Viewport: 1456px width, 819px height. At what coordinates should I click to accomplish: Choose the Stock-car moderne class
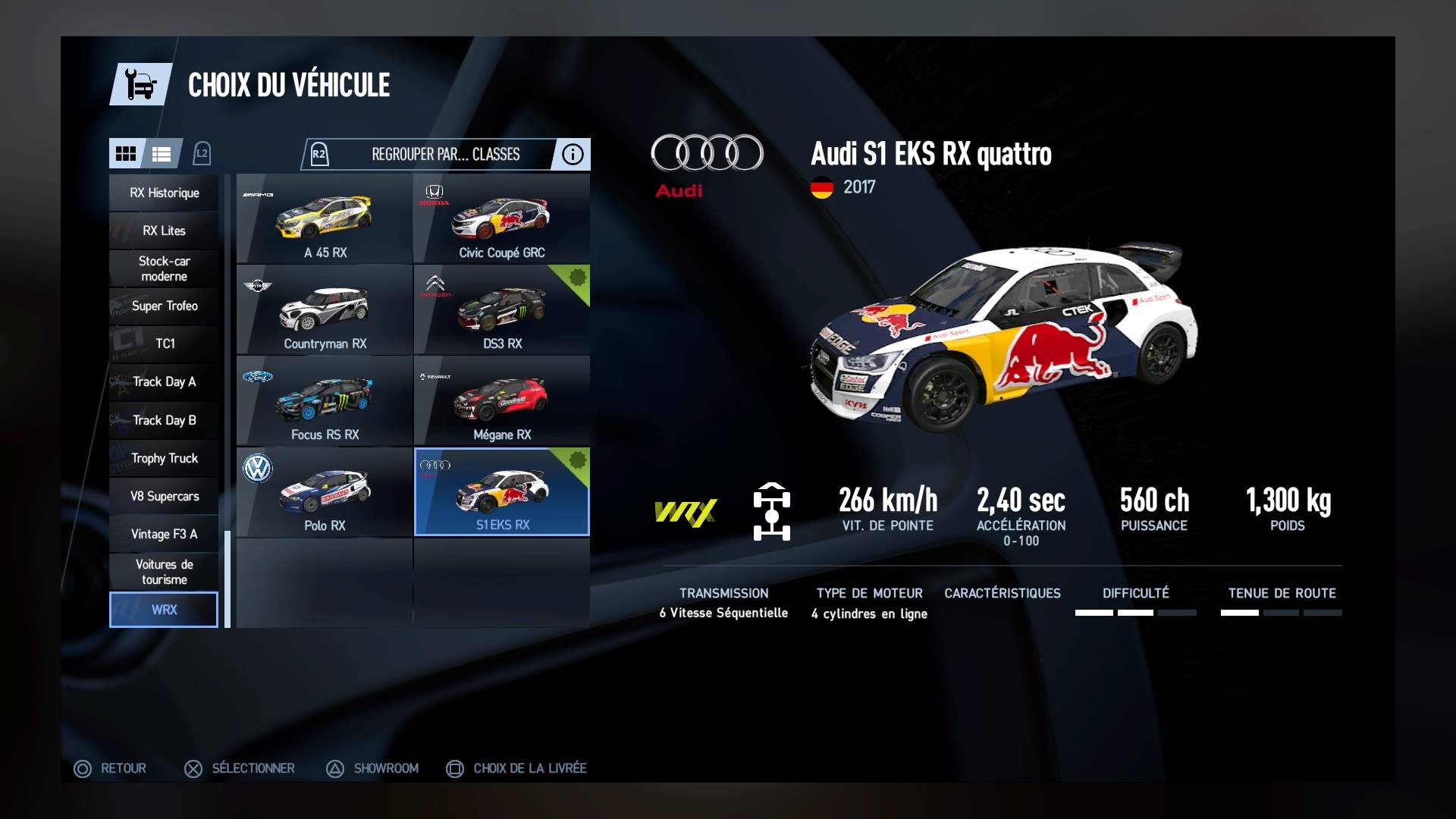(164, 268)
